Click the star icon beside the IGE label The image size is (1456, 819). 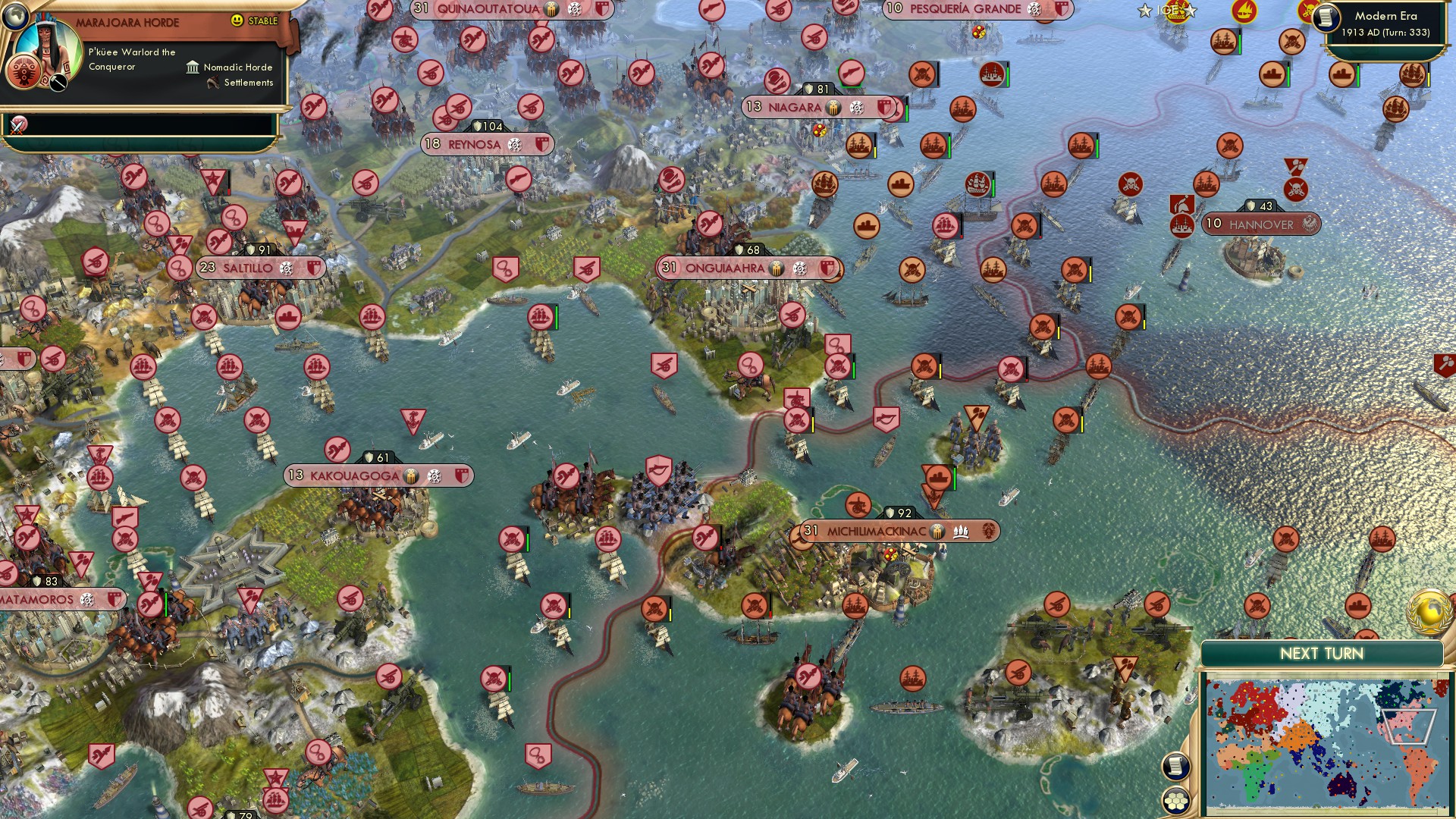1144,11
